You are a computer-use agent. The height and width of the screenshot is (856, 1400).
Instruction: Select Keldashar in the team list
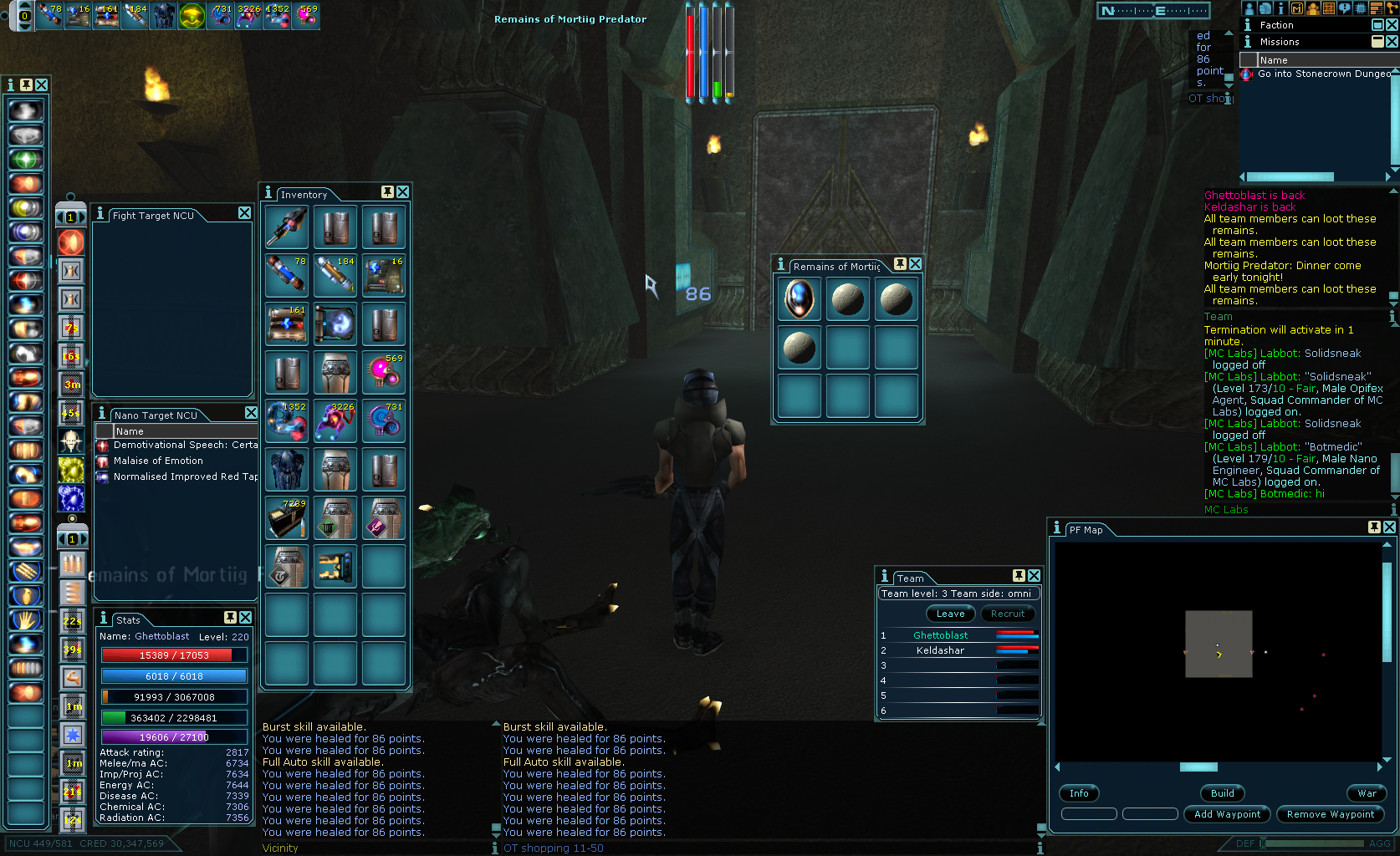coord(940,650)
